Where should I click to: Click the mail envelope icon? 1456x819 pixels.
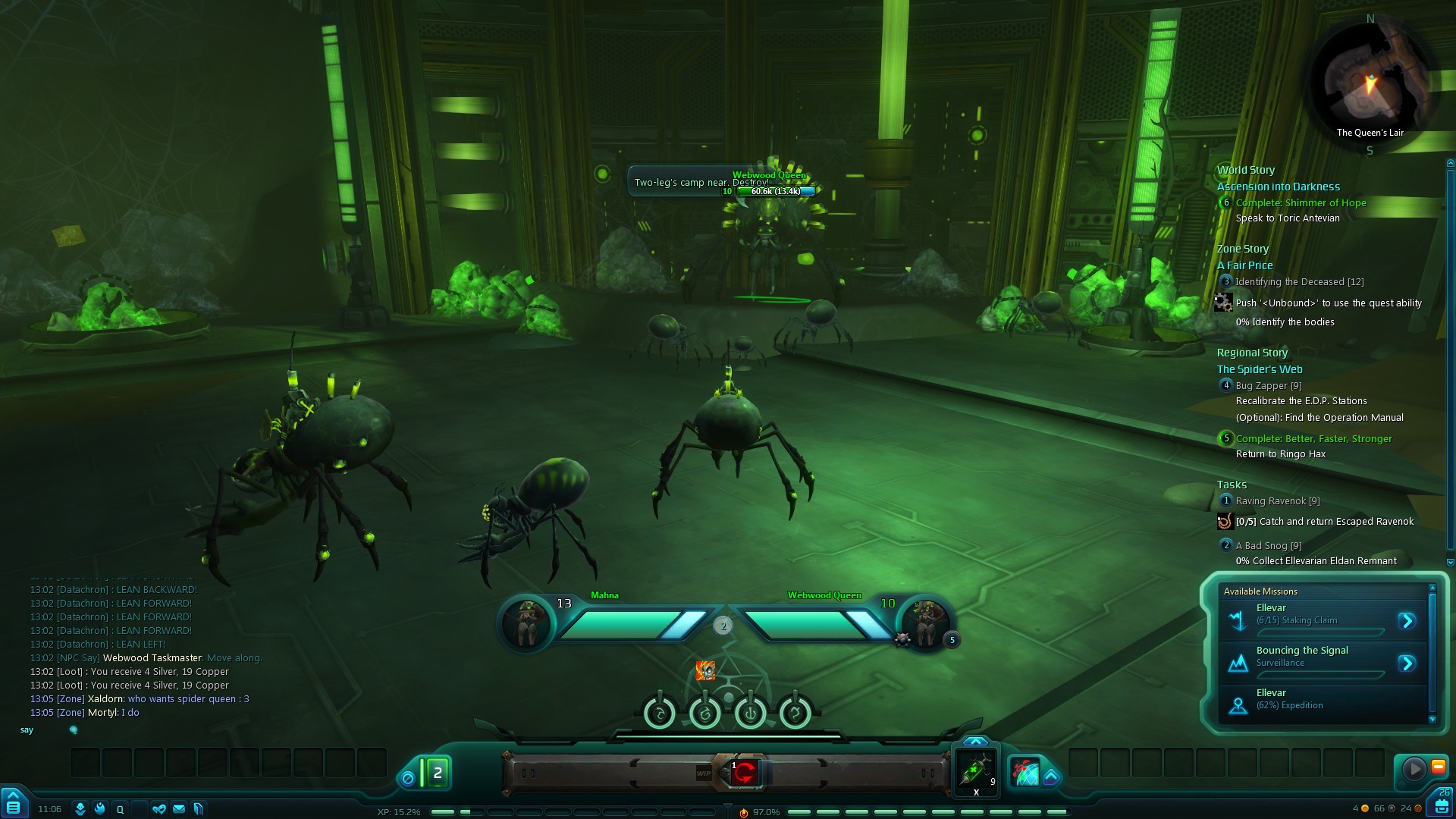coord(179,809)
